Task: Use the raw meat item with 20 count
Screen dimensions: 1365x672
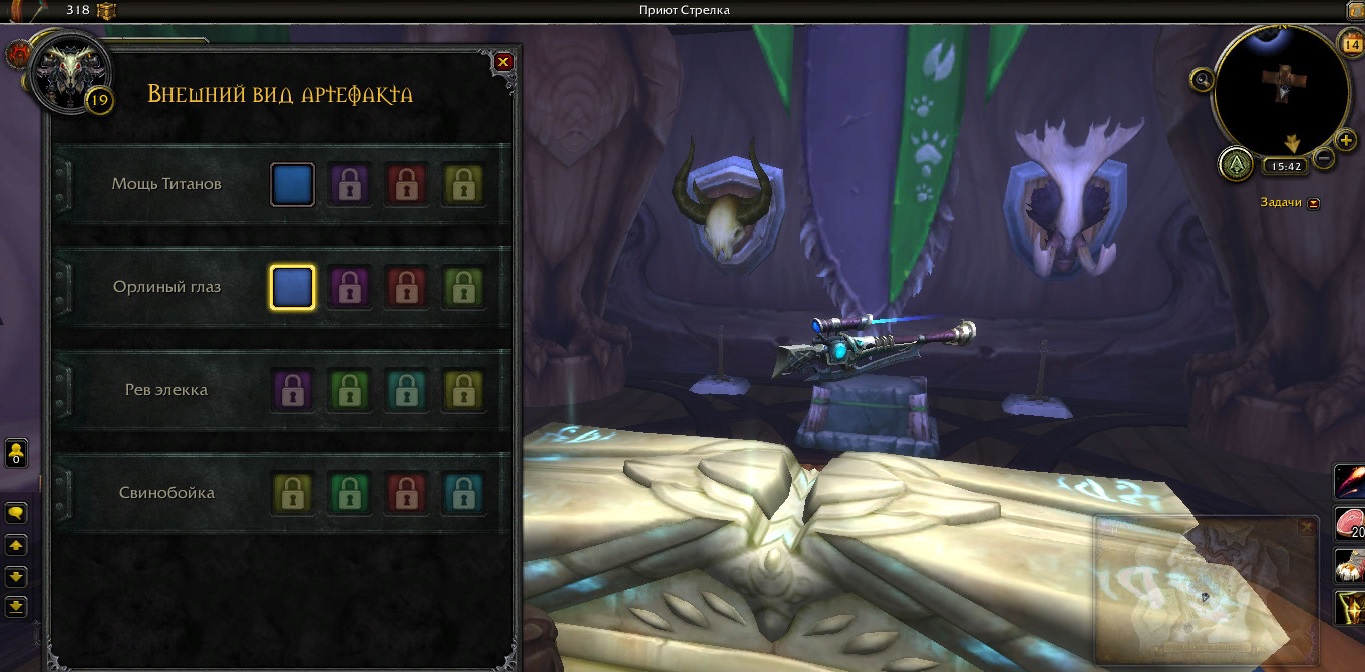Action: (1350, 525)
